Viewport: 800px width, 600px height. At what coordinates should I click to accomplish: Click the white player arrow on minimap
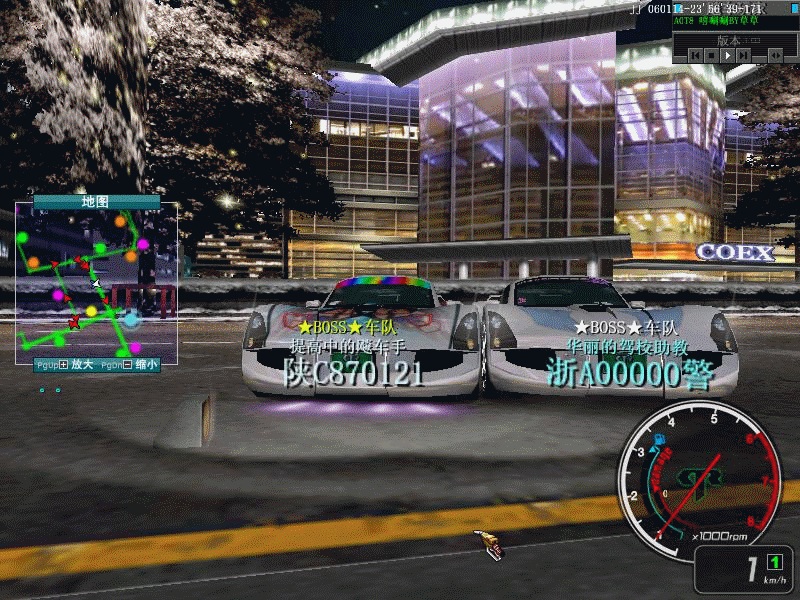click(97, 284)
